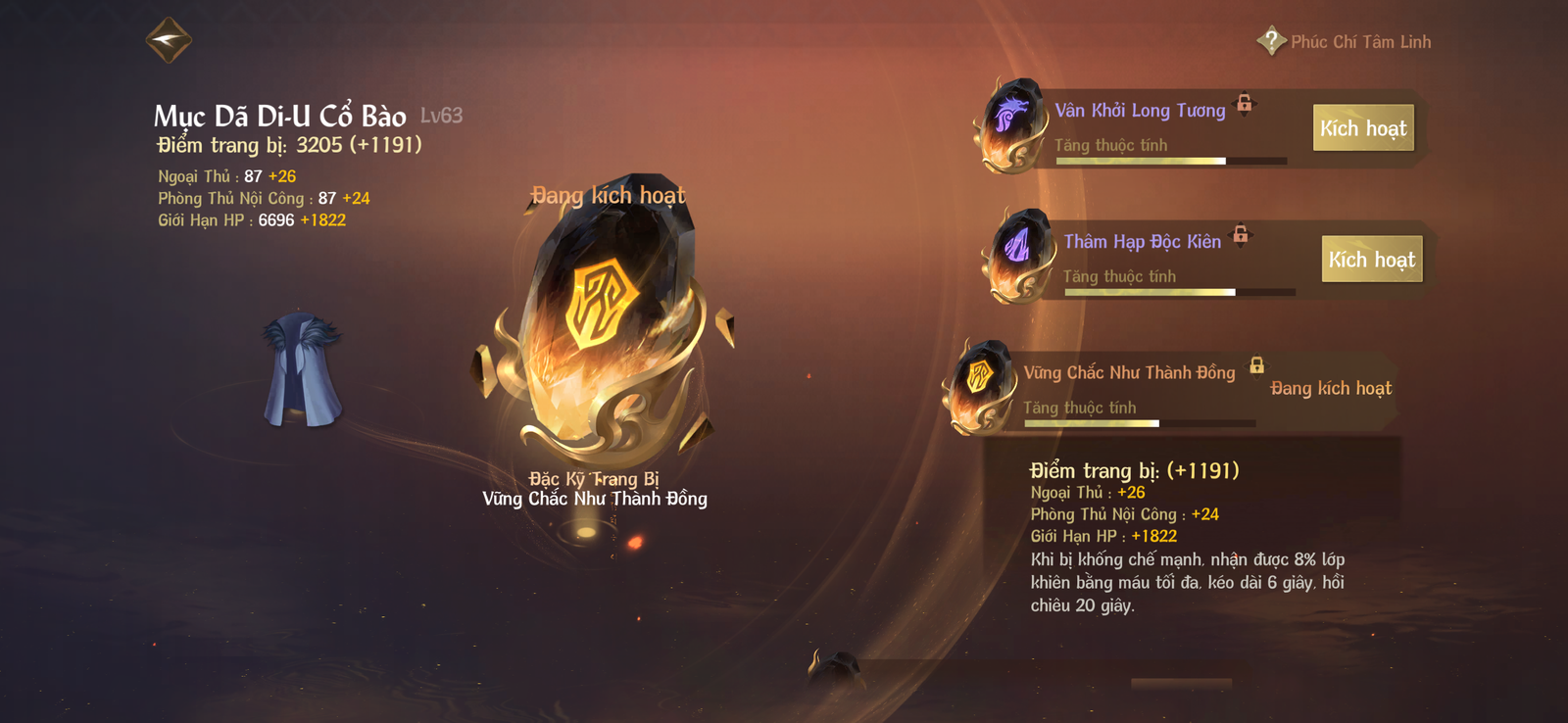Activate the Thâm Hạp Độc Kiên skill

click(x=1371, y=260)
